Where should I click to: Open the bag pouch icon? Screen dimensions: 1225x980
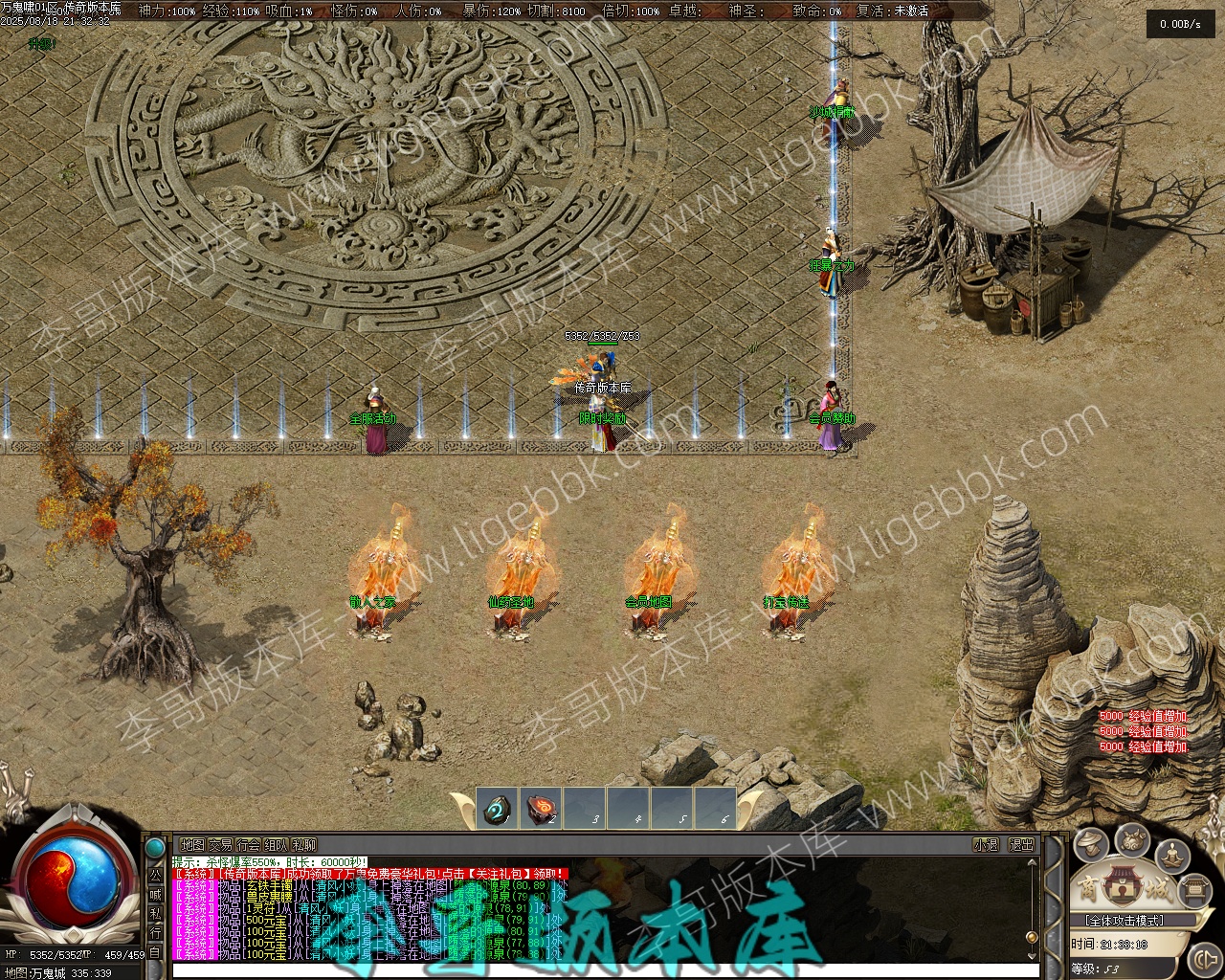[1133, 840]
